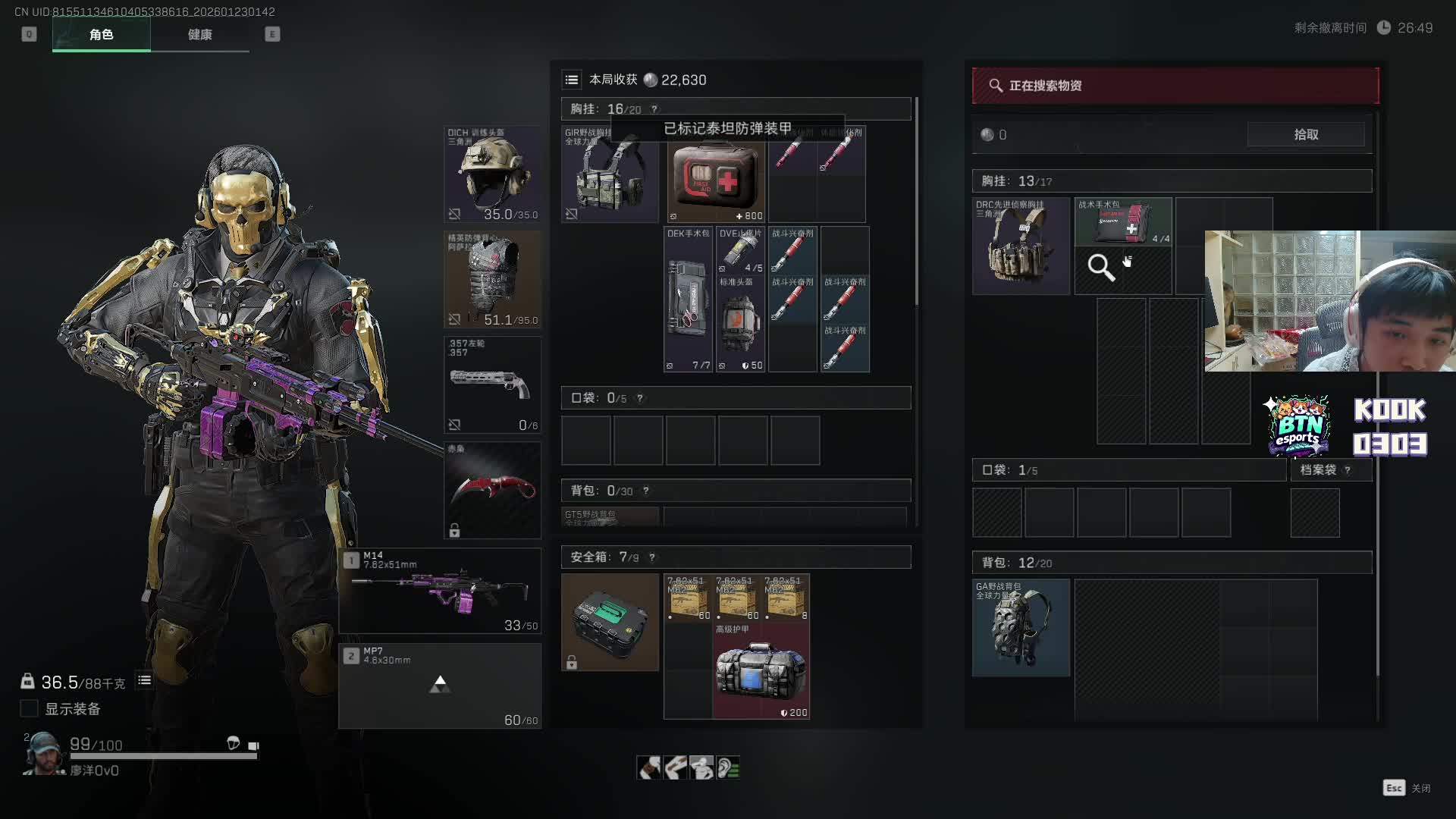Select the 角色 tab
1456x819 pixels.
pyautogui.click(x=101, y=34)
